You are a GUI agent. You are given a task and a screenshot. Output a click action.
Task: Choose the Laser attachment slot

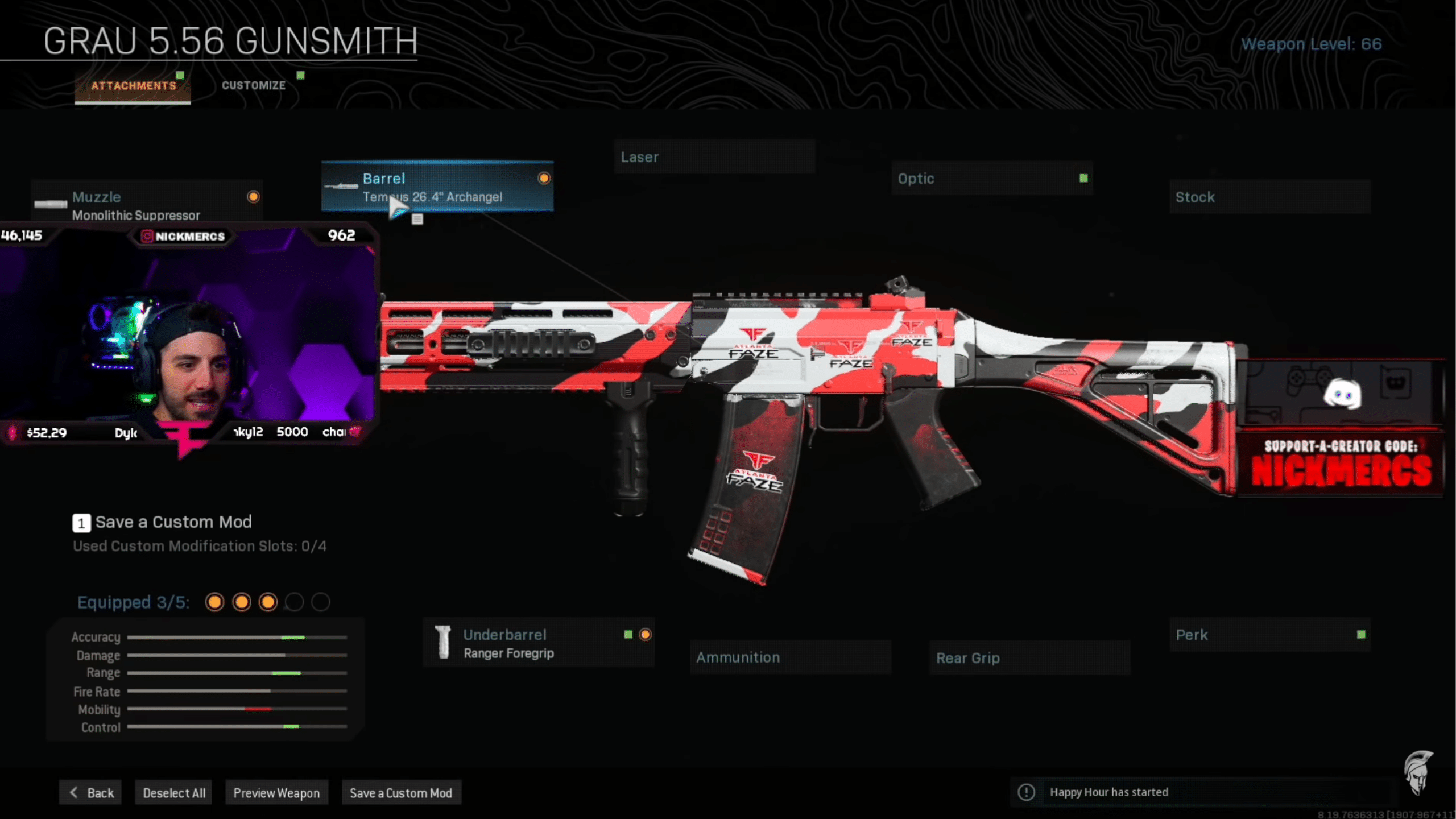[x=714, y=157]
